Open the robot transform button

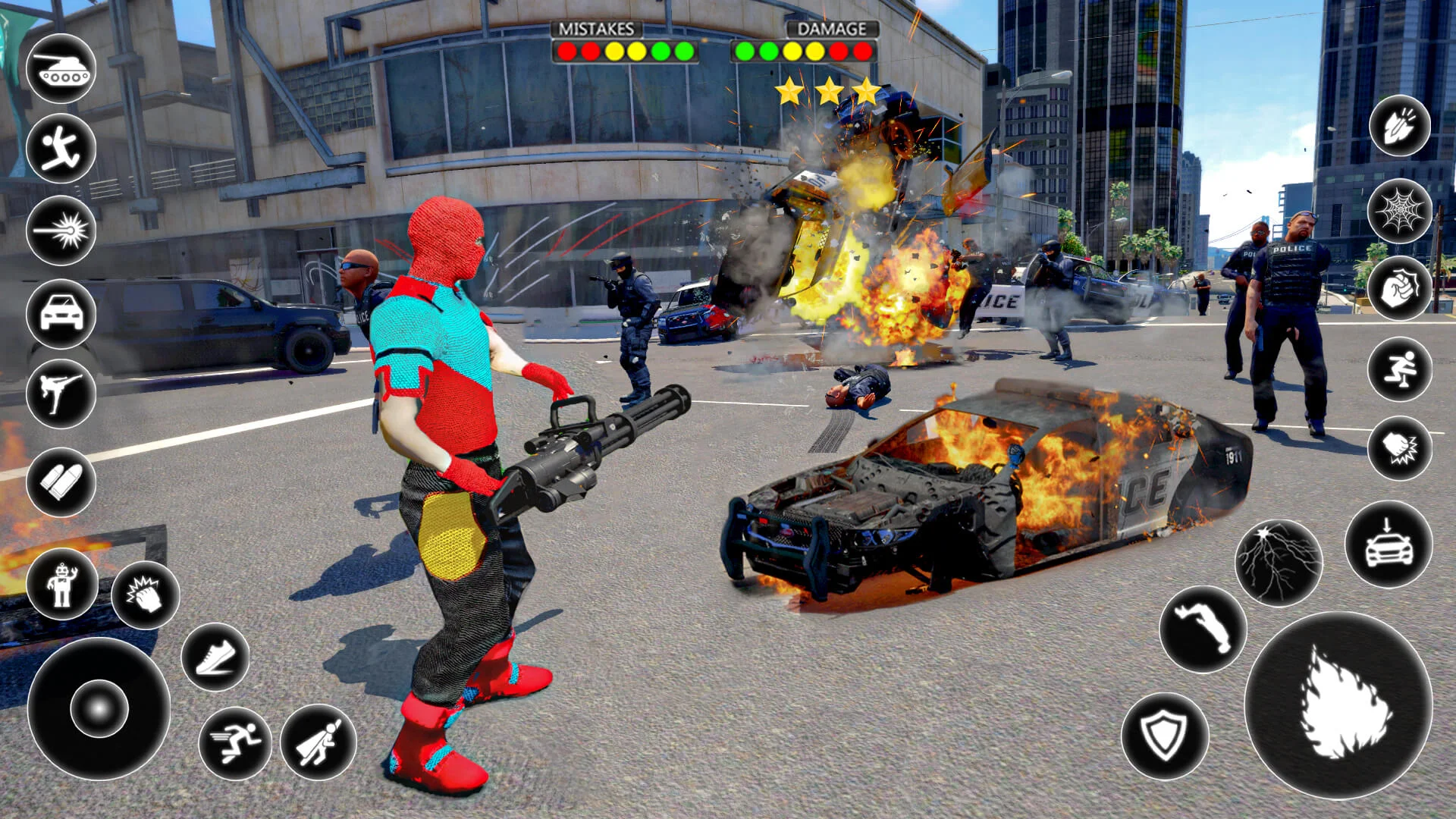pyautogui.click(x=62, y=585)
